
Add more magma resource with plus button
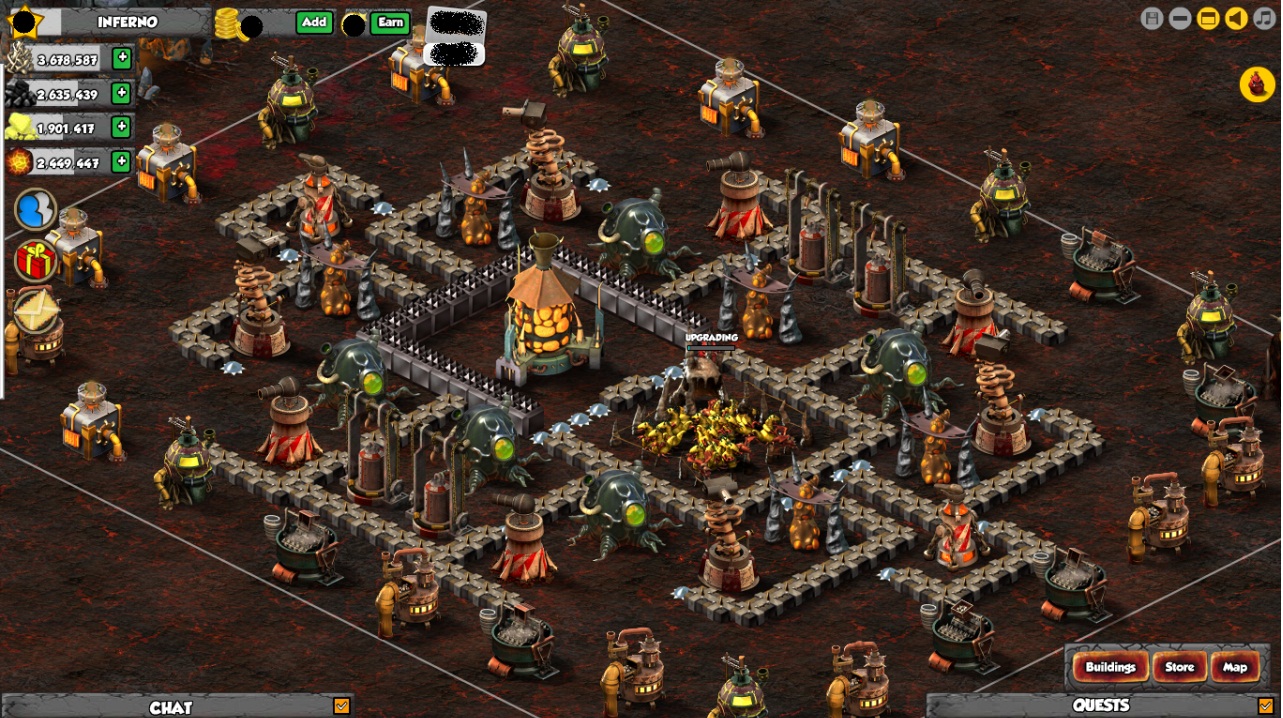click(x=121, y=161)
